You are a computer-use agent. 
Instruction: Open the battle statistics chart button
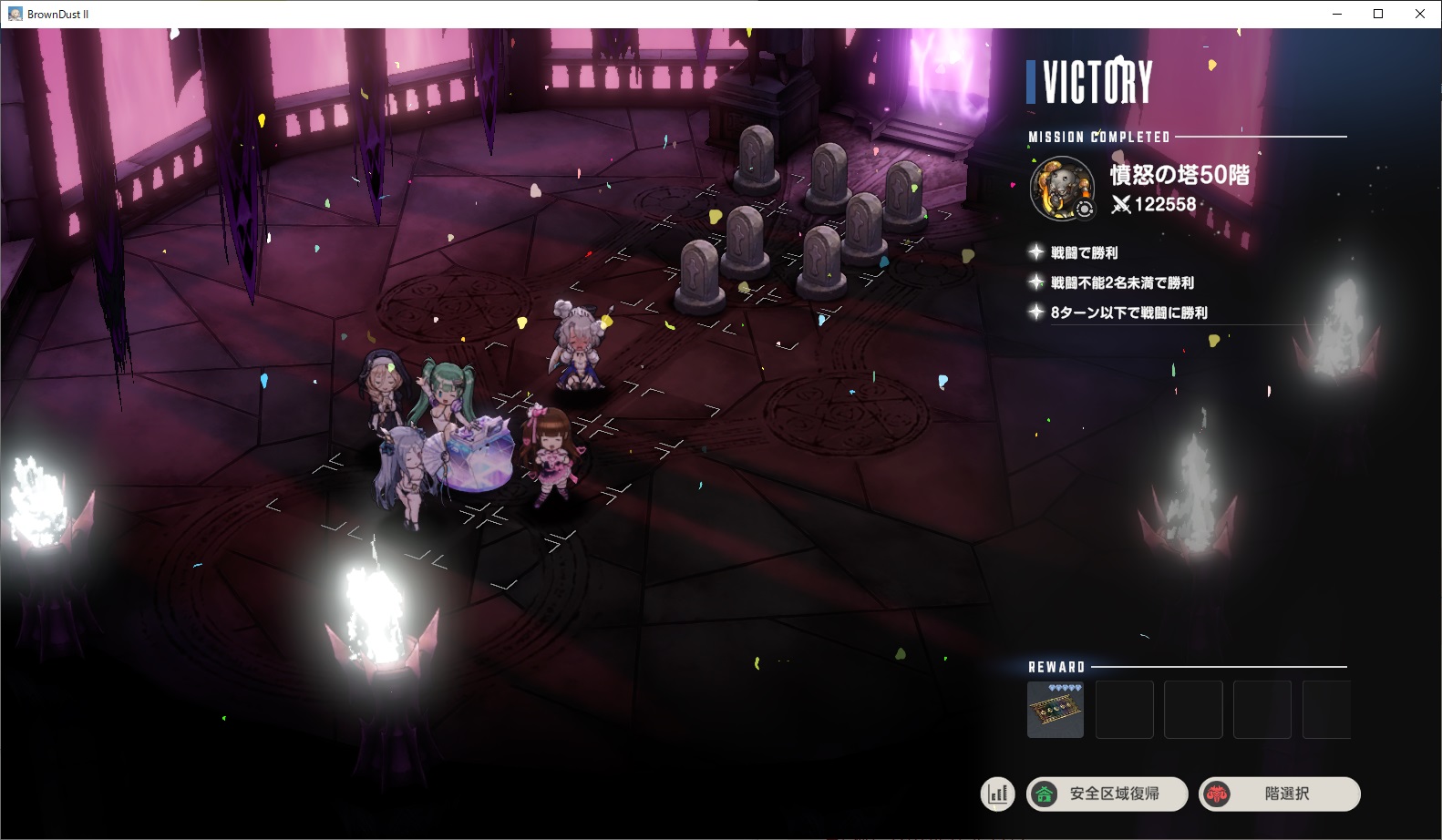[998, 794]
